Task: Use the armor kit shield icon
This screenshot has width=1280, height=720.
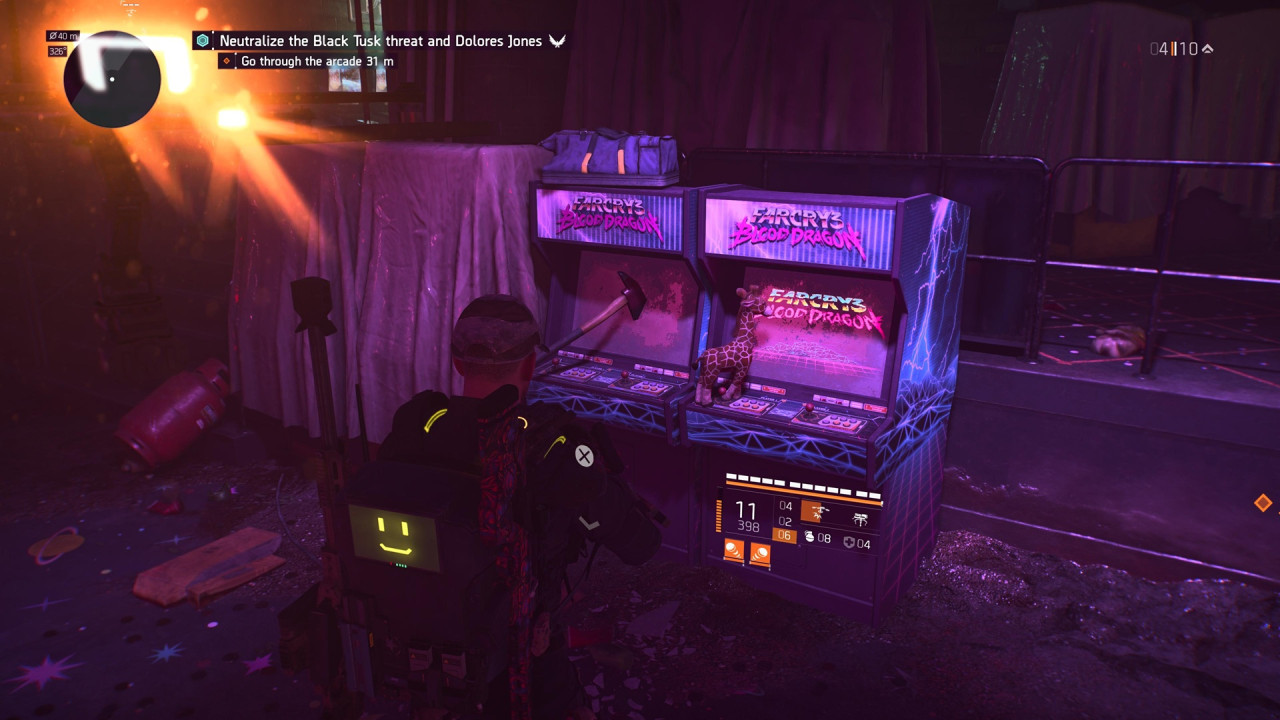Action: pos(848,543)
